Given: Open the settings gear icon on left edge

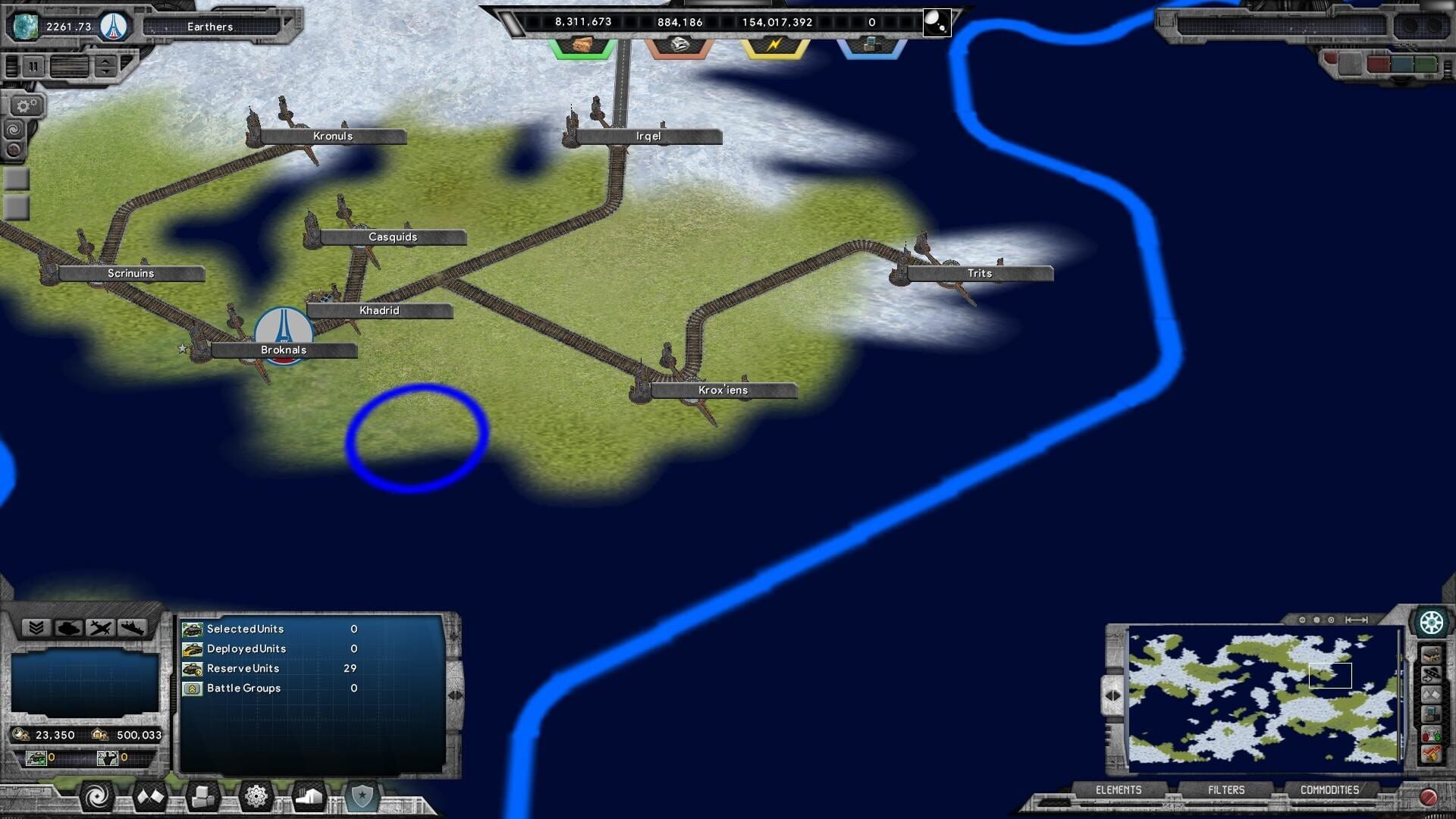Looking at the screenshot, I should pyautogui.click(x=24, y=105).
